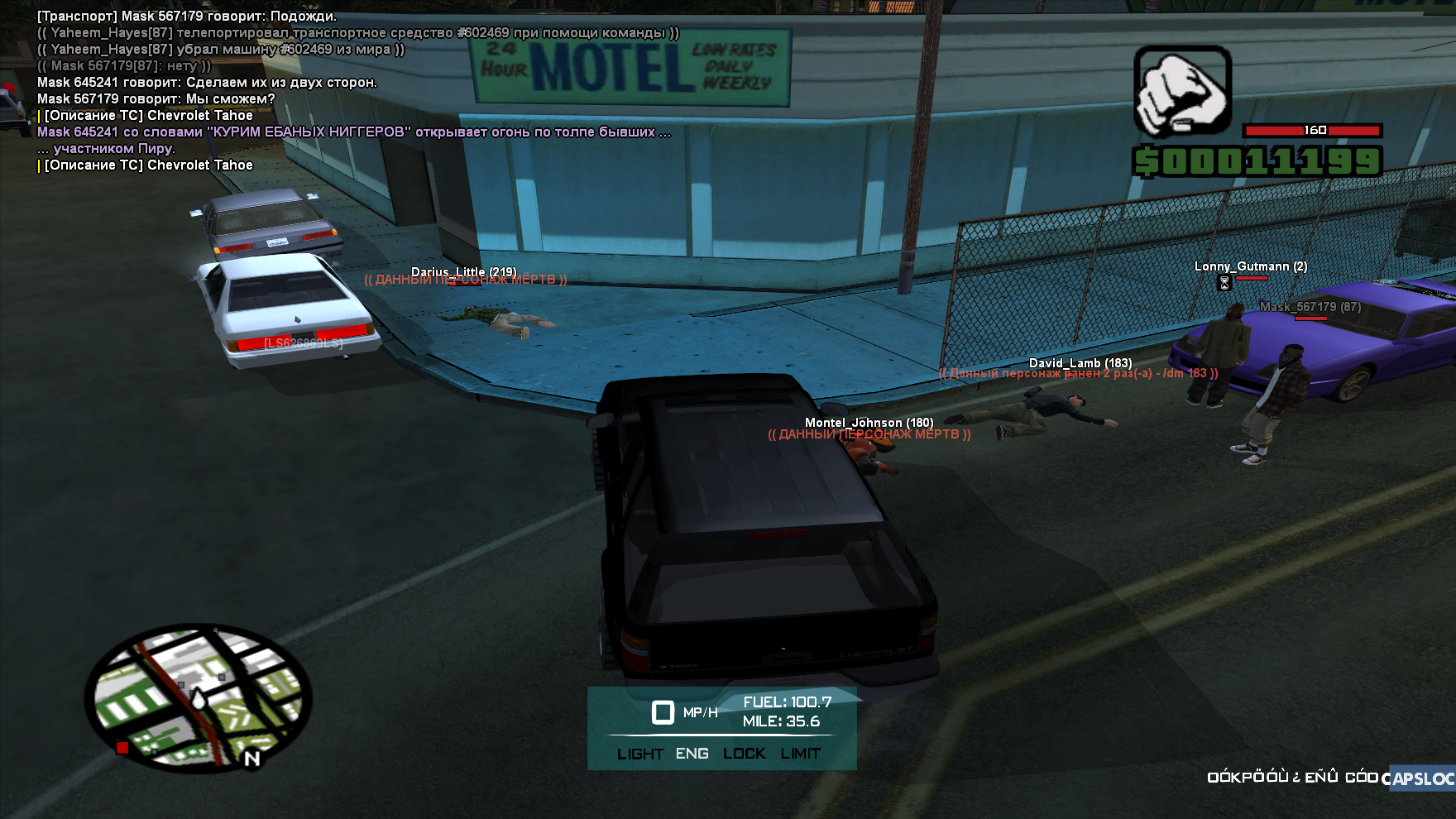Toggle the LIGHT indicator on speedometer
The height and width of the screenshot is (819, 1456).
point(639,754)
